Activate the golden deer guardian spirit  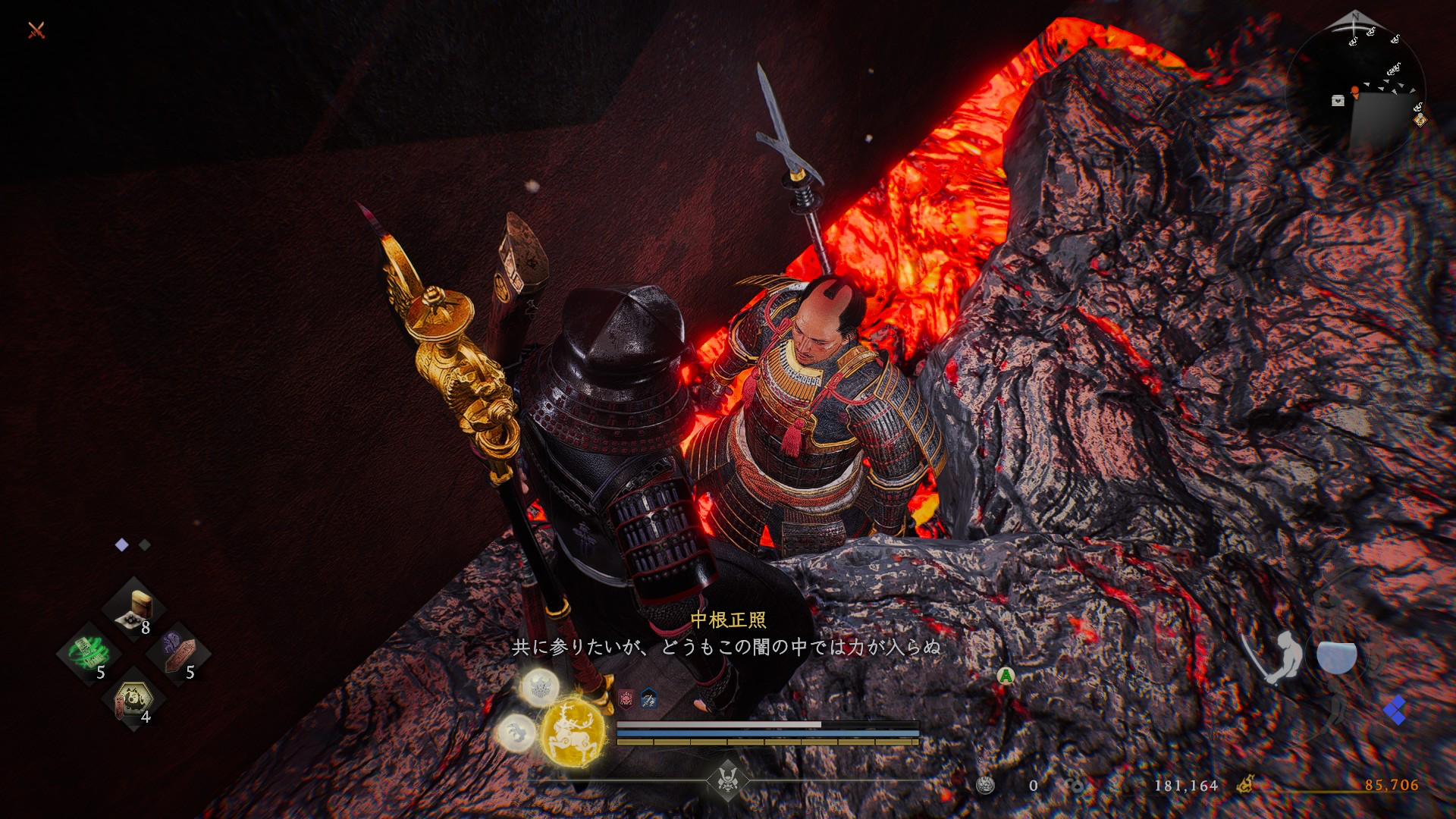click(x=573, y=732)
